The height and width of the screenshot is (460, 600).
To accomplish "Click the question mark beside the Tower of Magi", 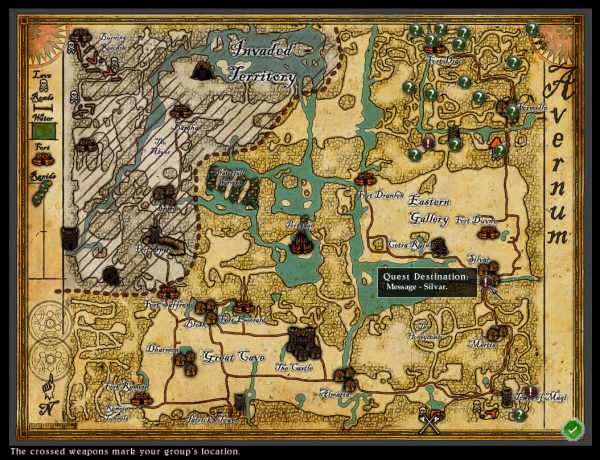I will click(x=519, y=415).
